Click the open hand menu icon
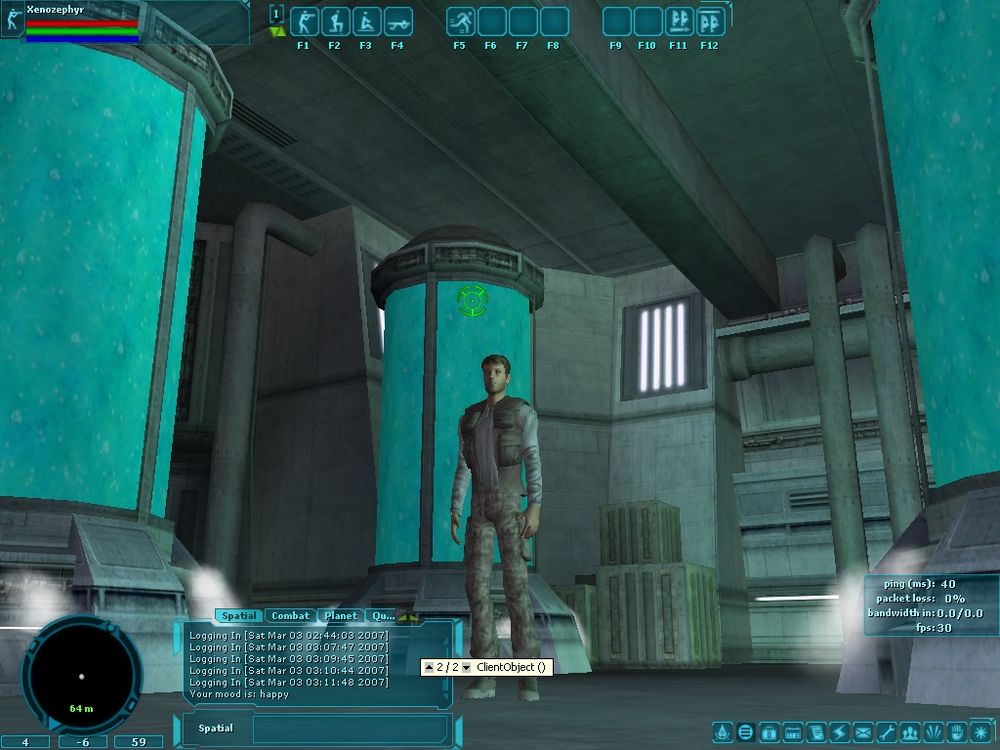This screenshot has height=750, width=1000. (955, 733)
